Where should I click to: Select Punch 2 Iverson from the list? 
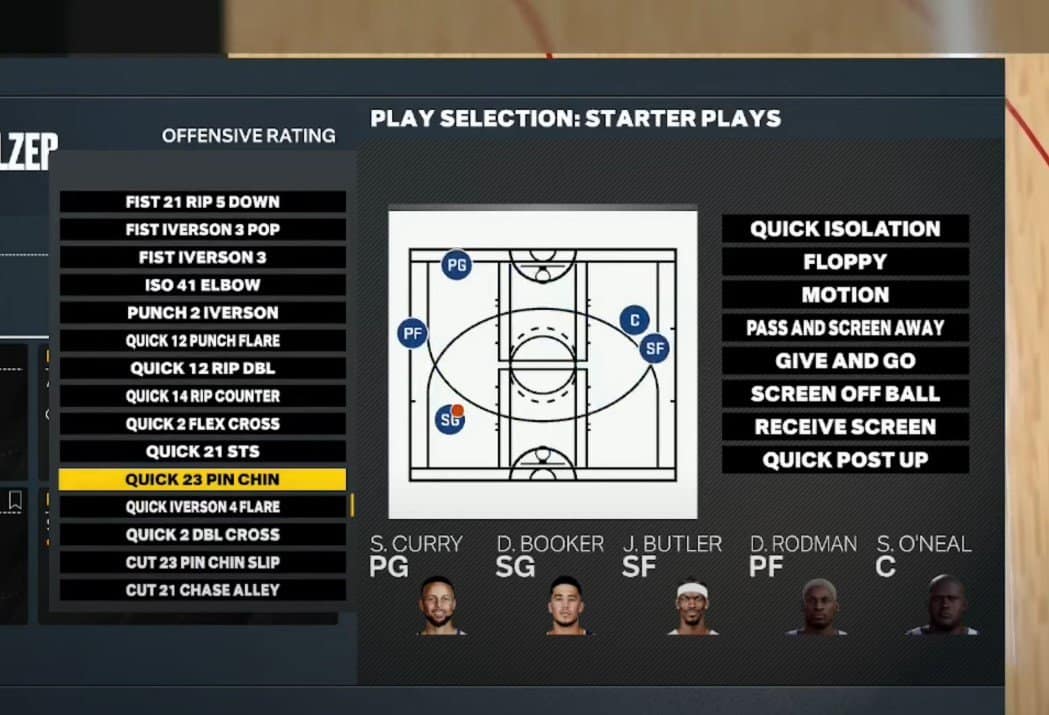tap(202, 313)
